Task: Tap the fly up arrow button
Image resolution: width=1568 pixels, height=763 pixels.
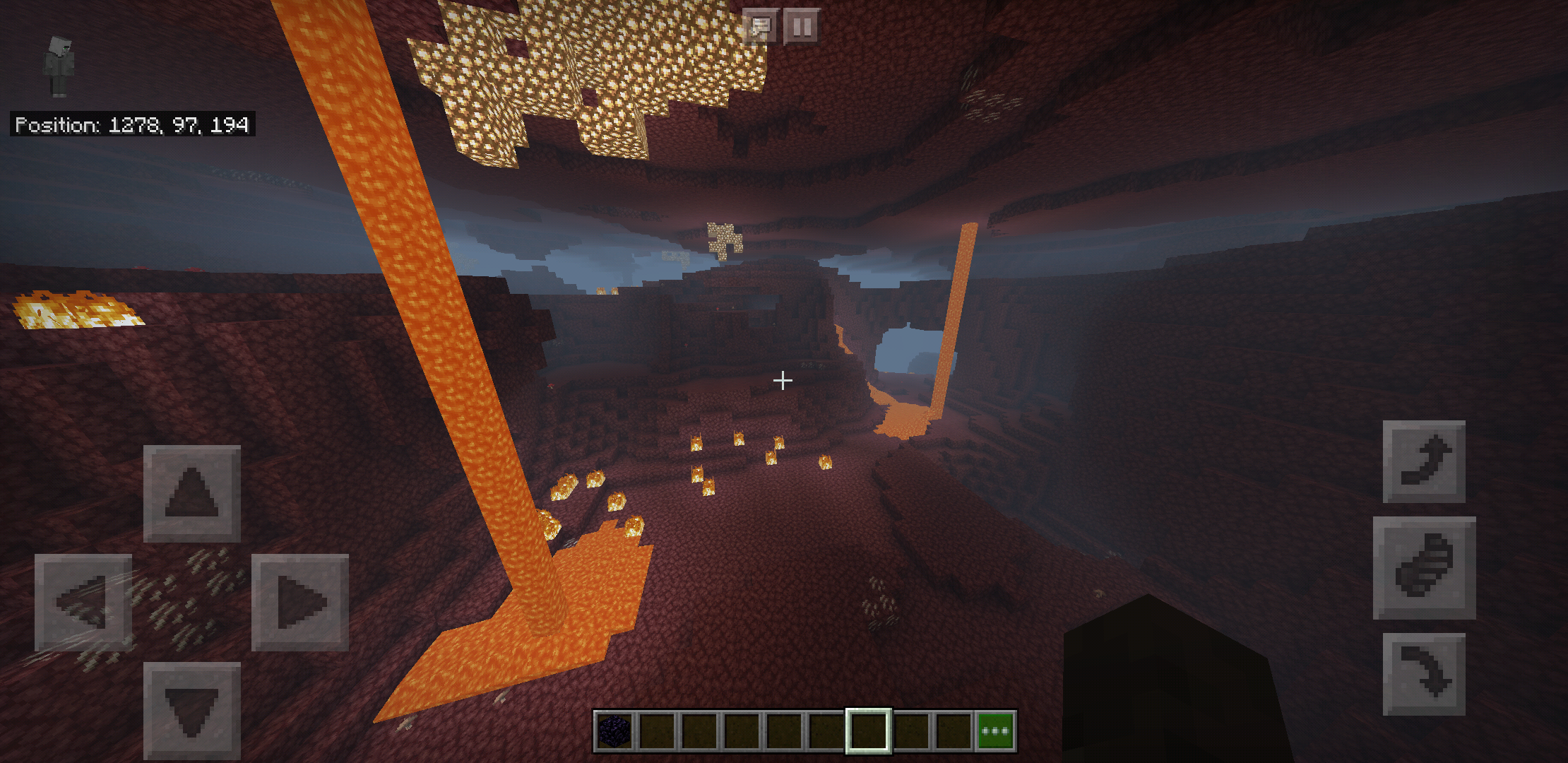Action: tap(1423, 461)
